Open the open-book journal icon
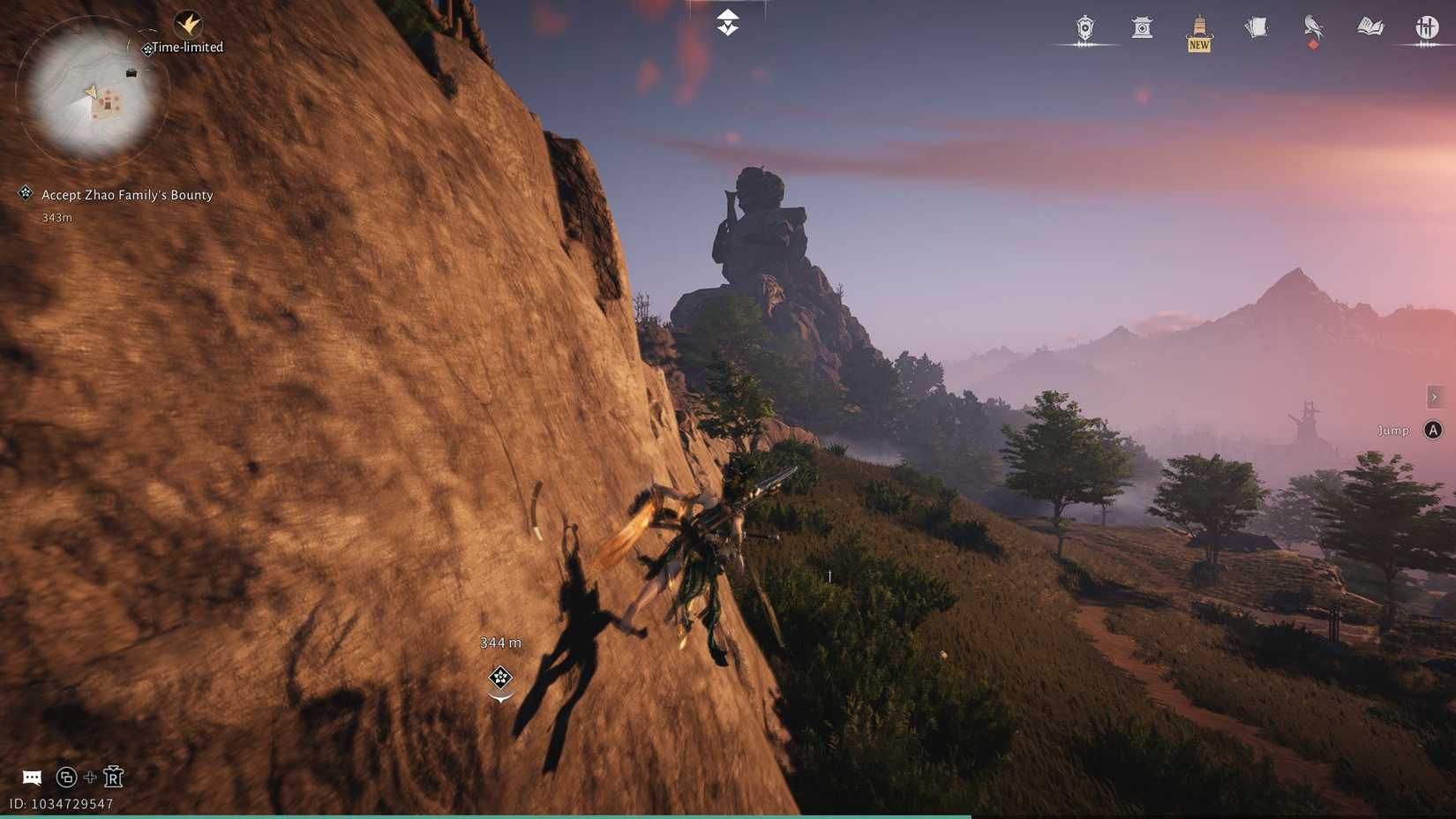Screen dimensions: 1456x819 1370,28
